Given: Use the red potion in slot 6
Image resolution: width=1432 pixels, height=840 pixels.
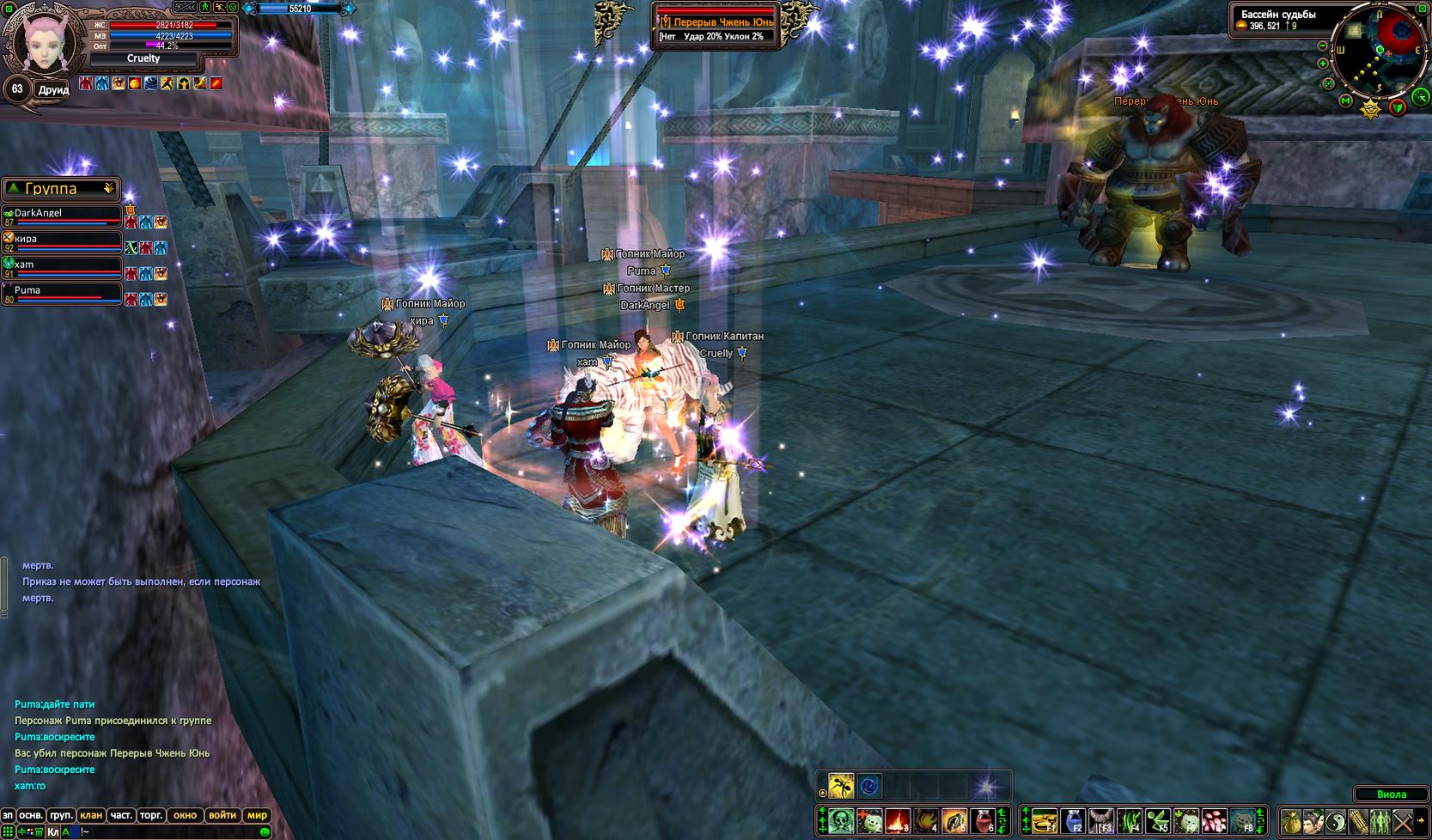Looking at the screenshot, I should pos(983,822).
